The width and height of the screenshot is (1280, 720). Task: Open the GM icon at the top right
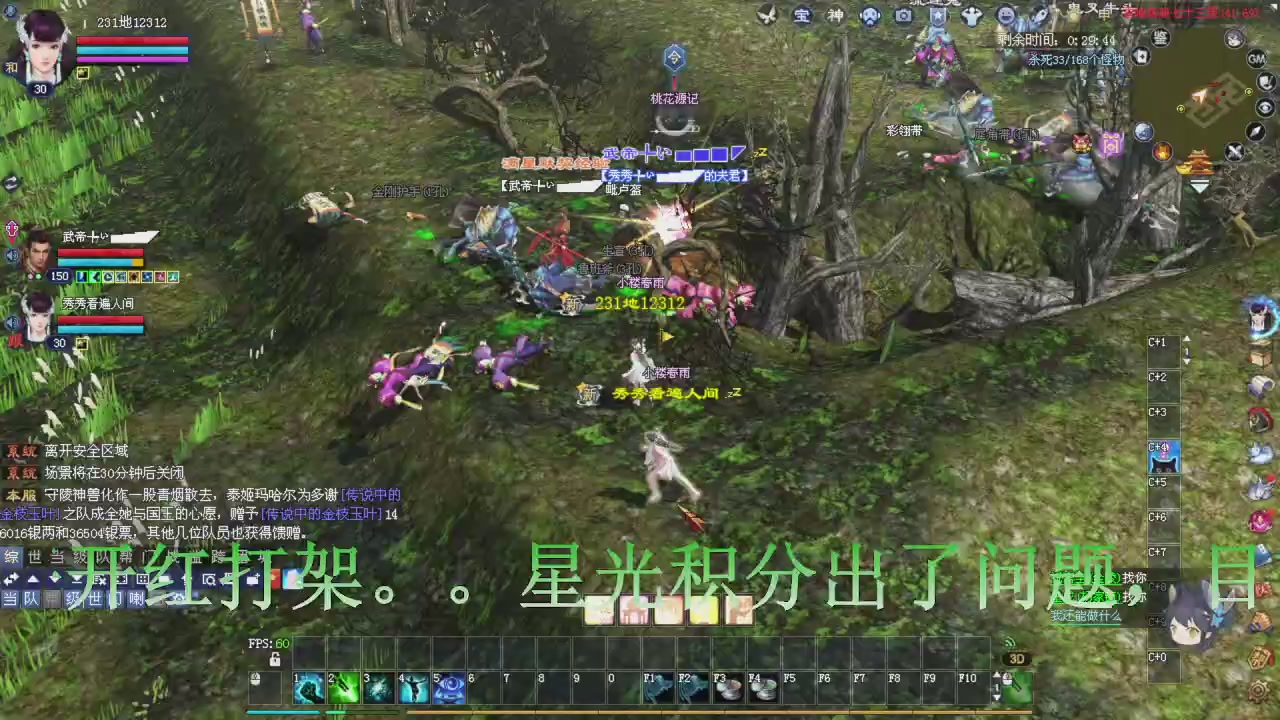[x=1256, y=58]
